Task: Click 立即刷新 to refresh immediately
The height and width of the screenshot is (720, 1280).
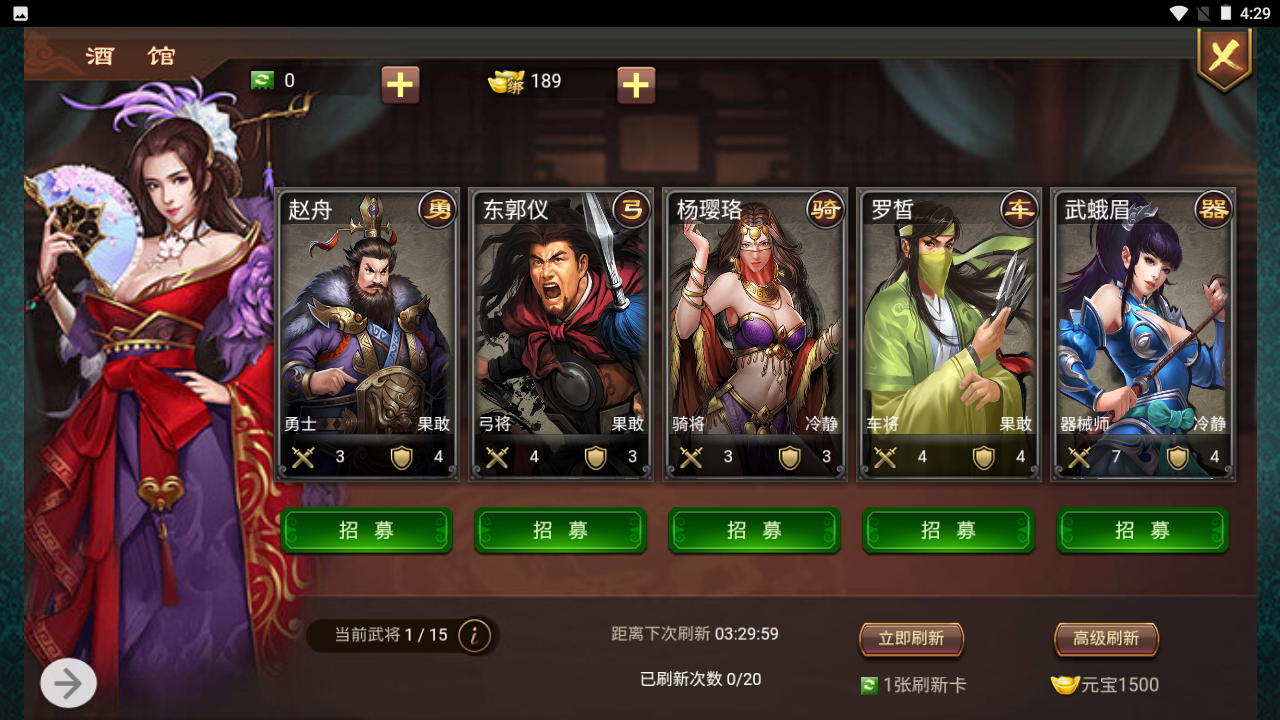Action: tap(911, 639)
